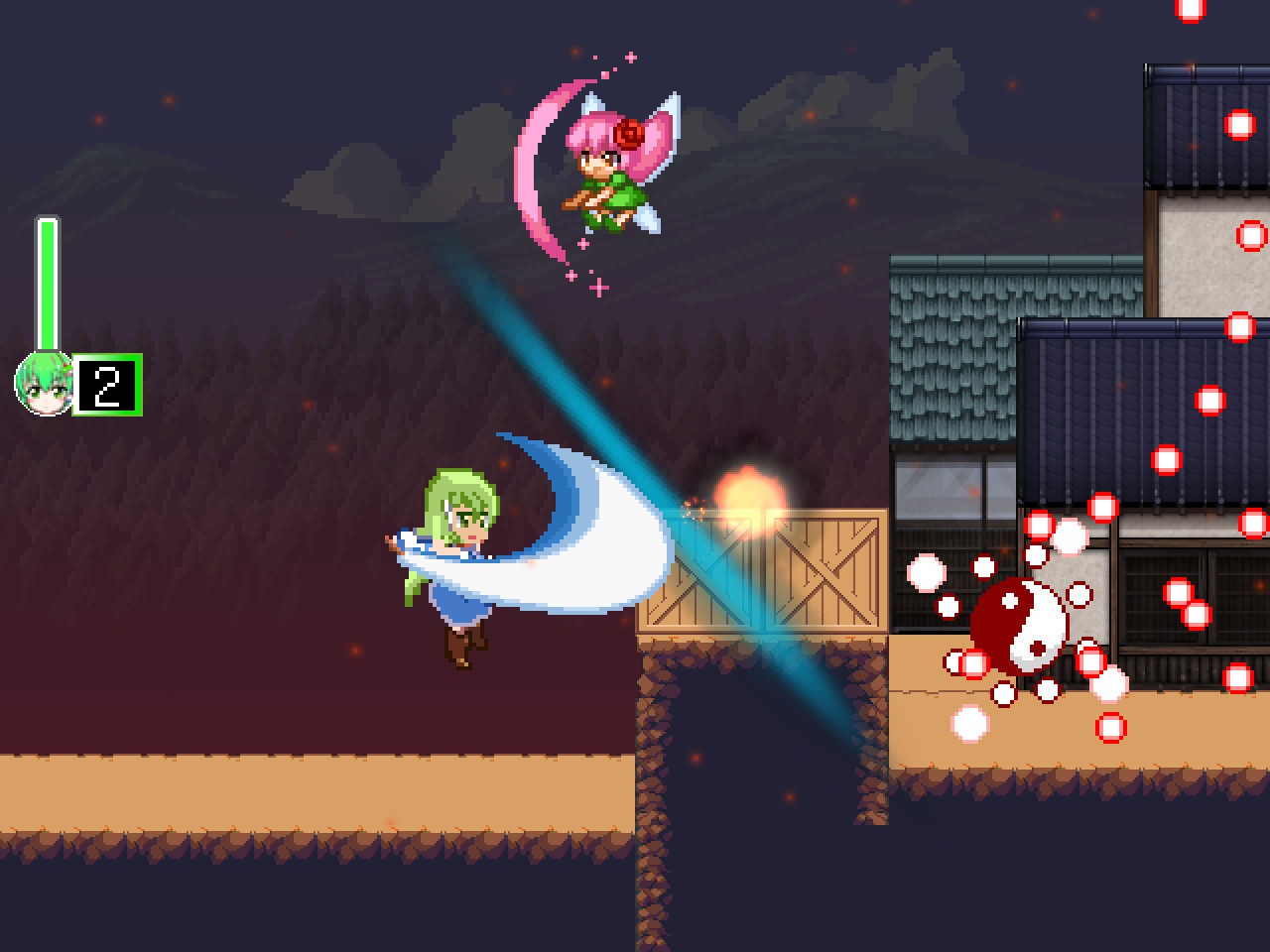
Task: Select the life counter showing 2
Action: click(107, 384)
